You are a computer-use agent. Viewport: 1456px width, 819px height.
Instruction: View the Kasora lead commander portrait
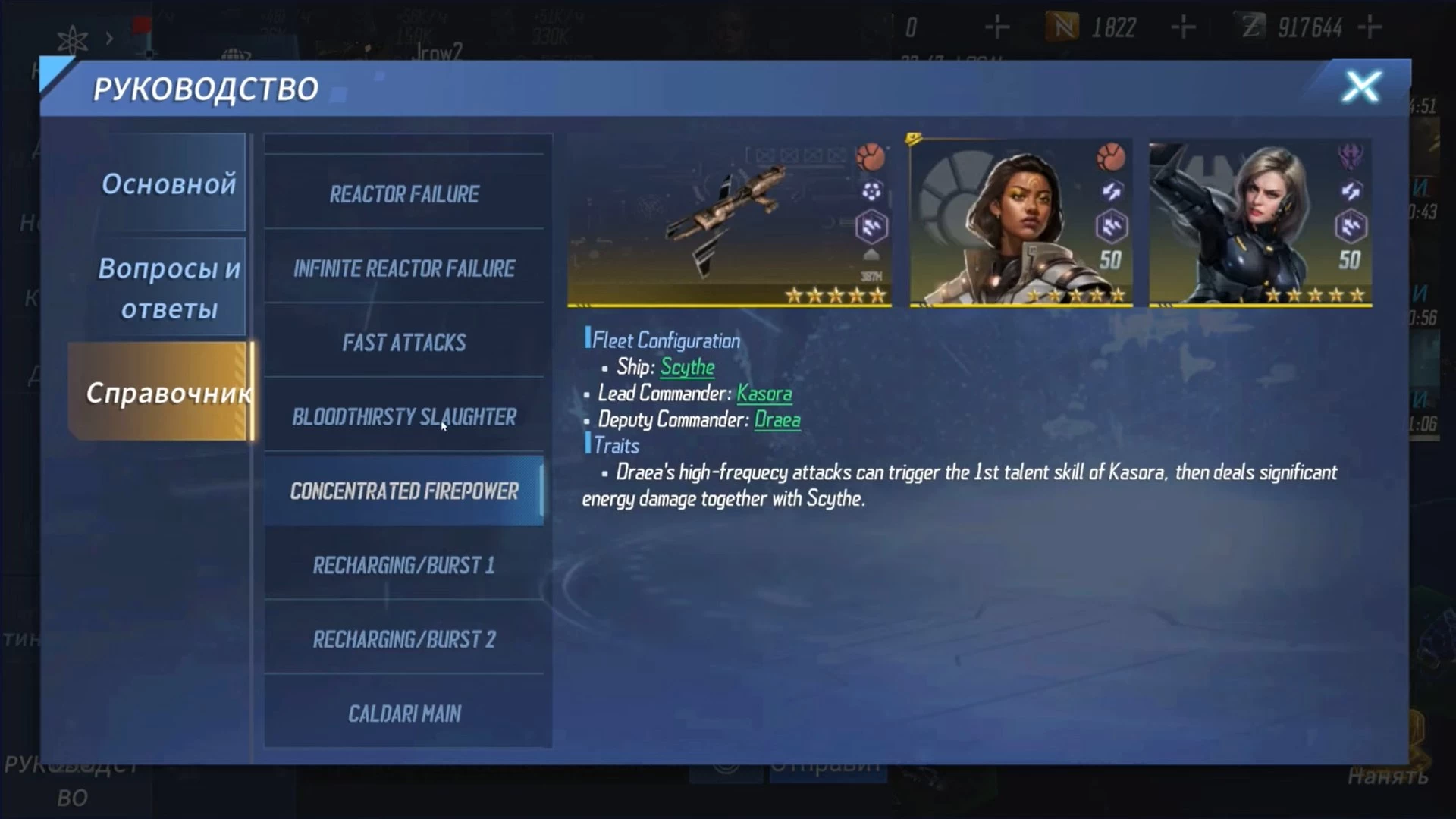coord(1021,222)
